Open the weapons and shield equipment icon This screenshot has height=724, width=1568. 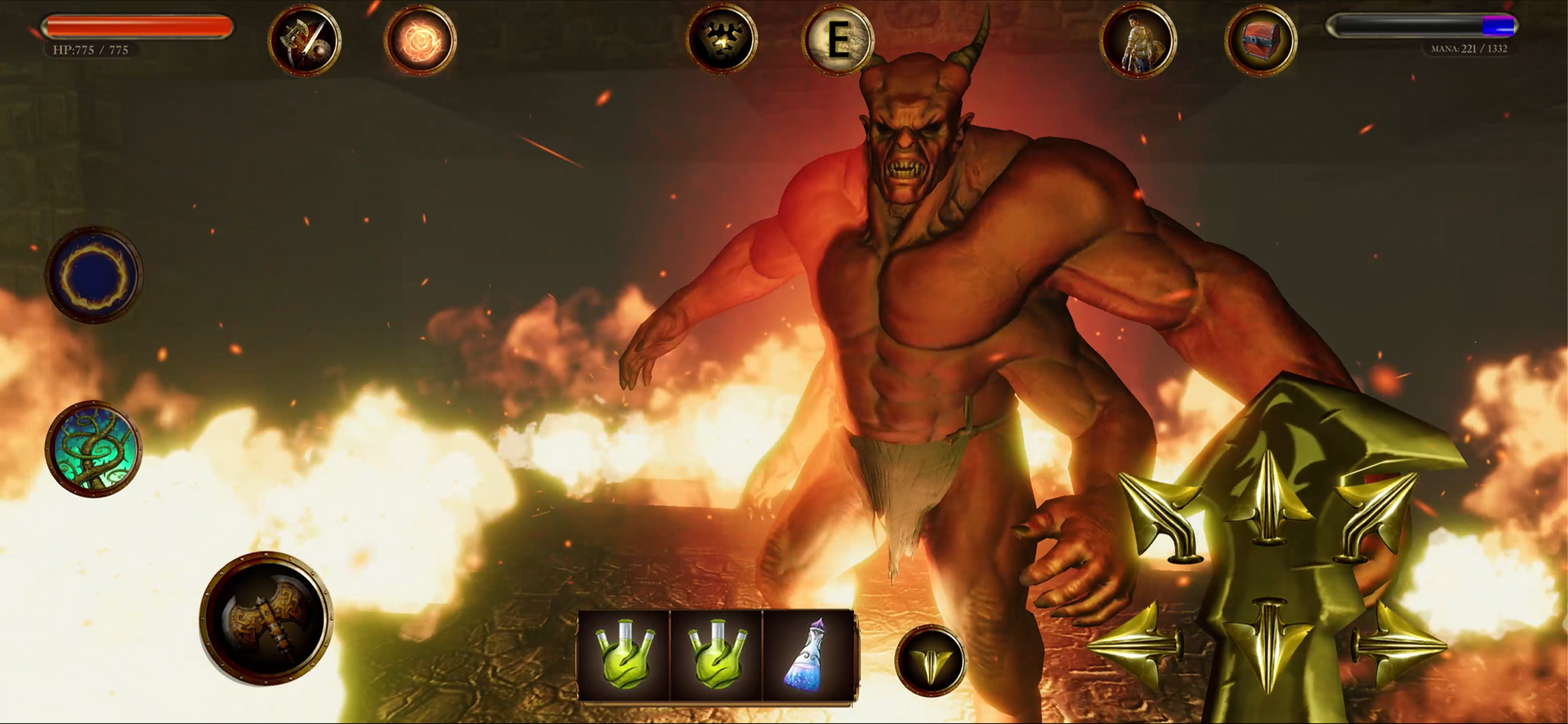(x=304, y=41)
